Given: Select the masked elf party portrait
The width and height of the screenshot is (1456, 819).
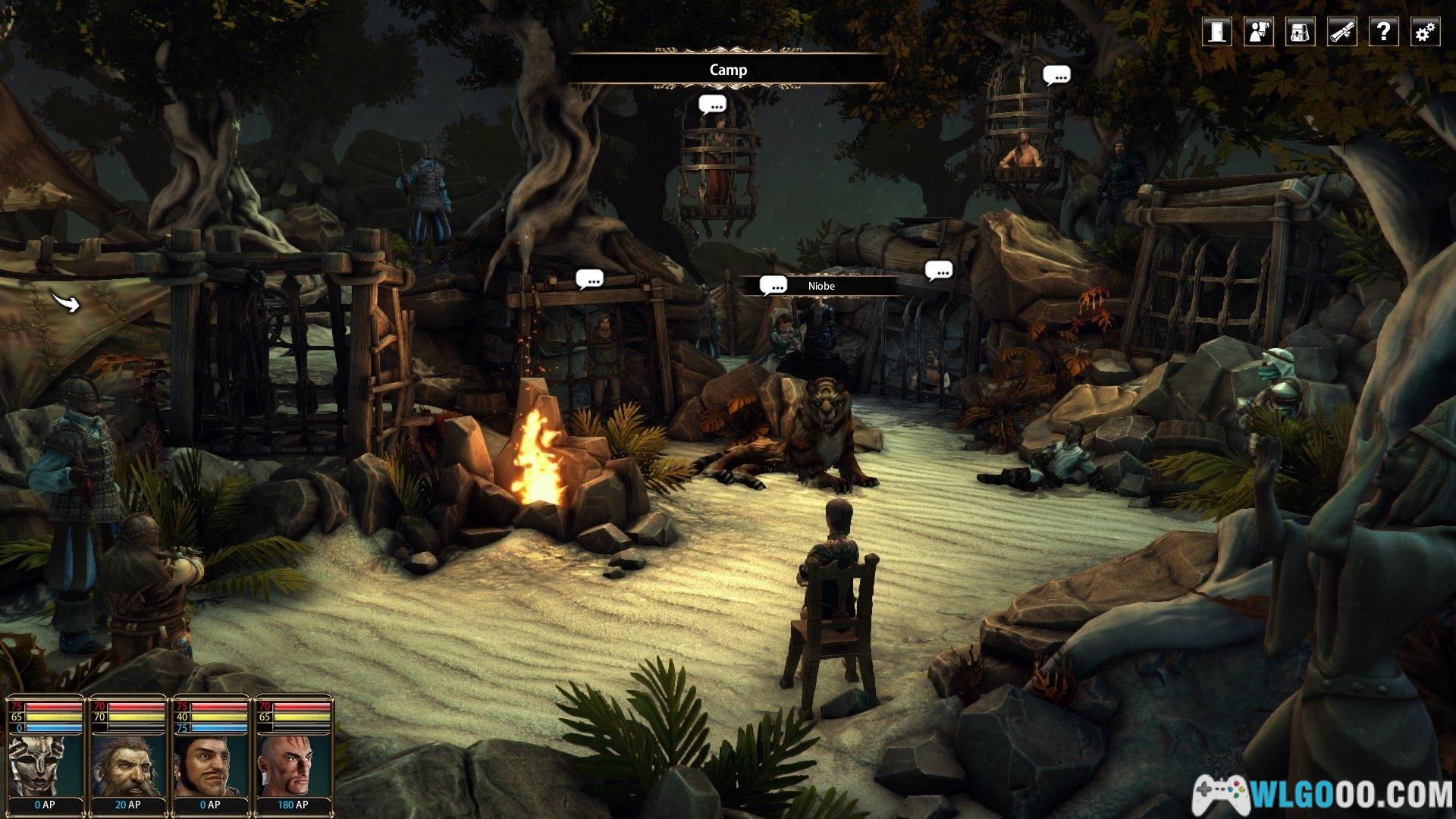Looking at the screenshot, I should click(45, 763).
